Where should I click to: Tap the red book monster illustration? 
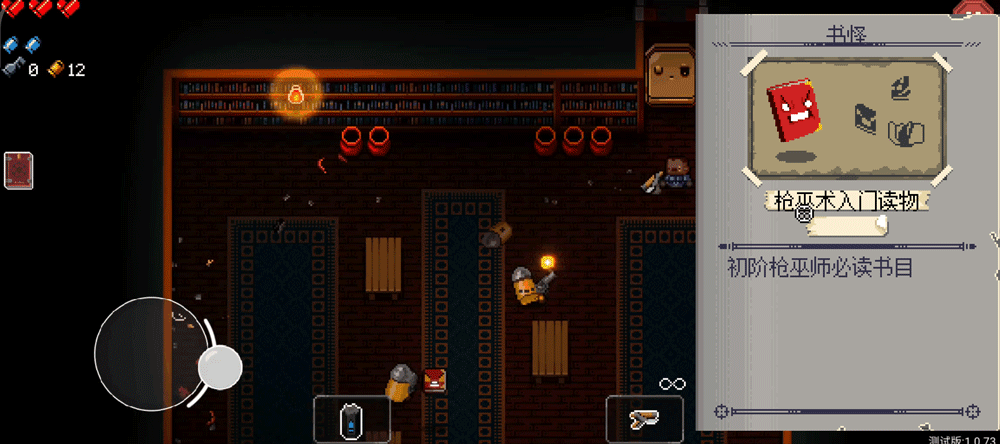click(x=794, y=111)
